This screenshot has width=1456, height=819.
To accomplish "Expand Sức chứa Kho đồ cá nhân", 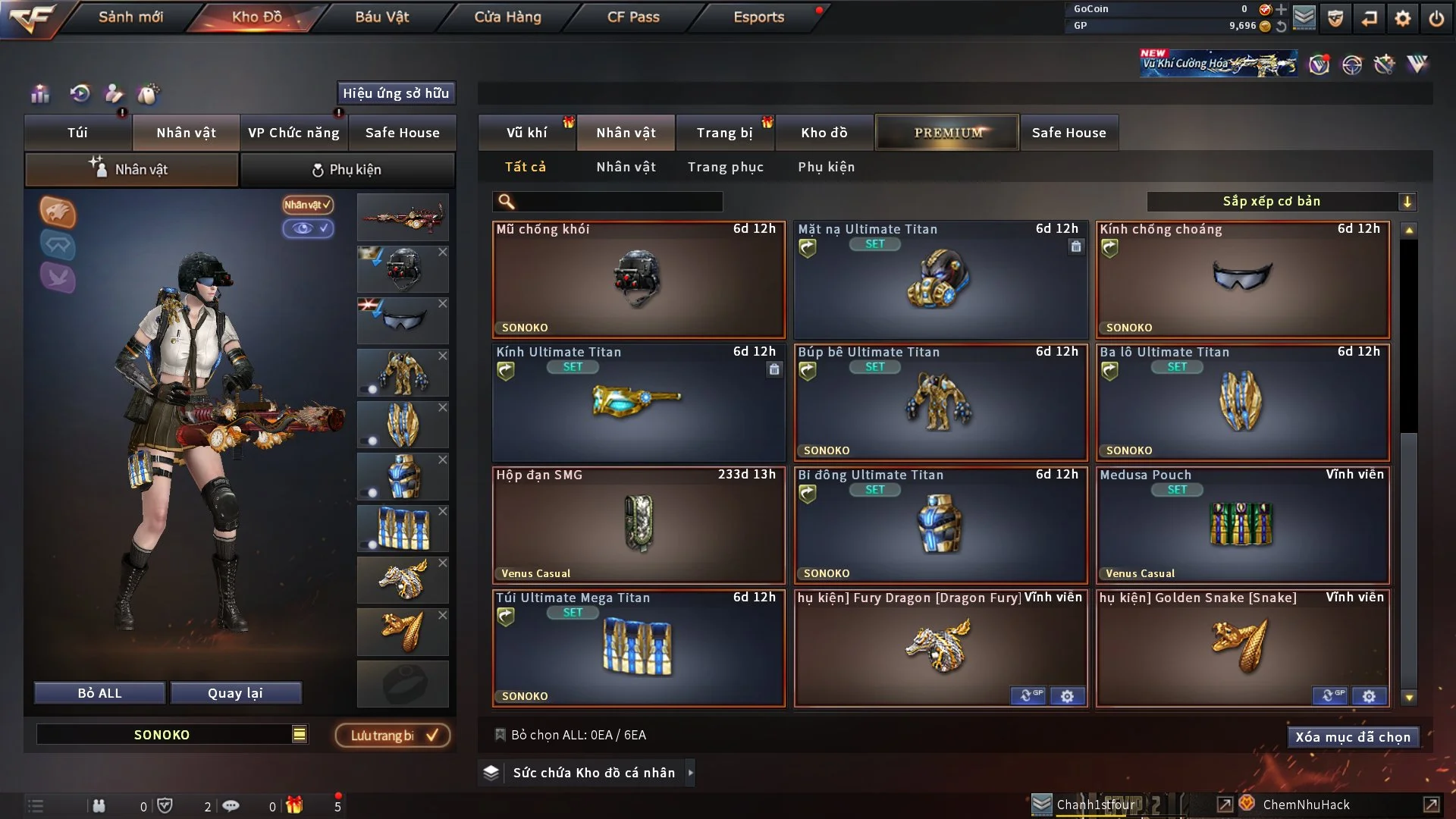I will click(x=593, y=773).
